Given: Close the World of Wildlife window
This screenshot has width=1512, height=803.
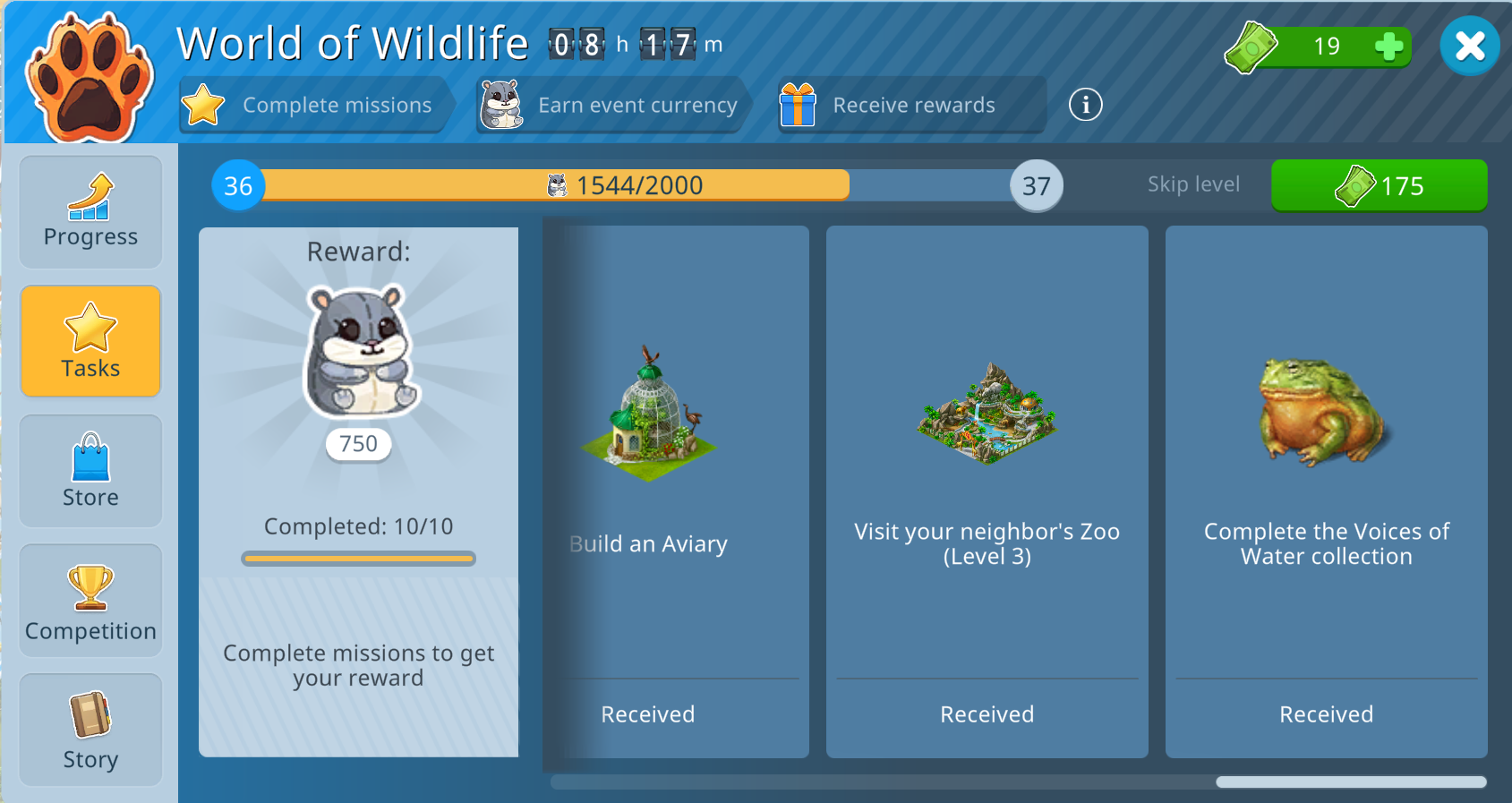Looking at the screenshot, I should (1469, 47).
